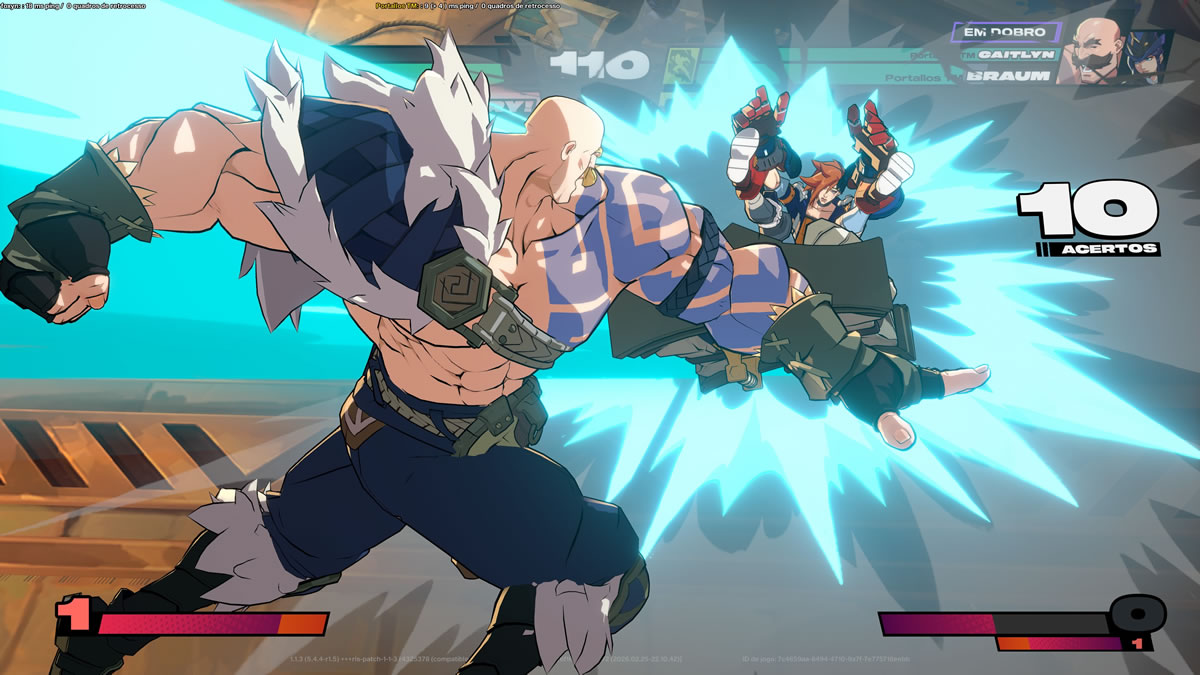
Task: Select Braum's character portrait
Action: tap(1092, 50)
